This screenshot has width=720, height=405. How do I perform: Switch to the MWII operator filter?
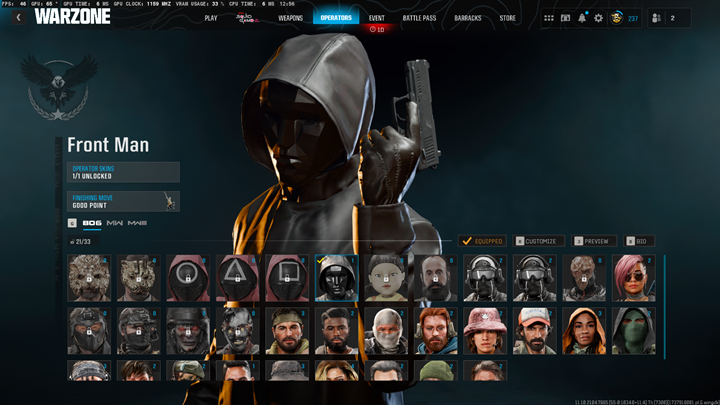coord(115,223)
